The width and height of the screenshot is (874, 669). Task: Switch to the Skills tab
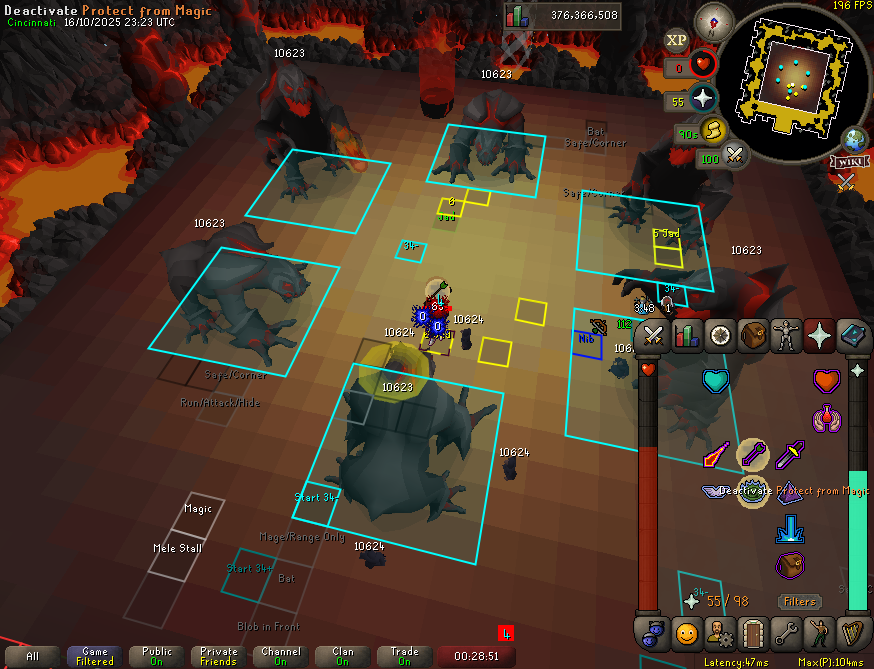687,336
